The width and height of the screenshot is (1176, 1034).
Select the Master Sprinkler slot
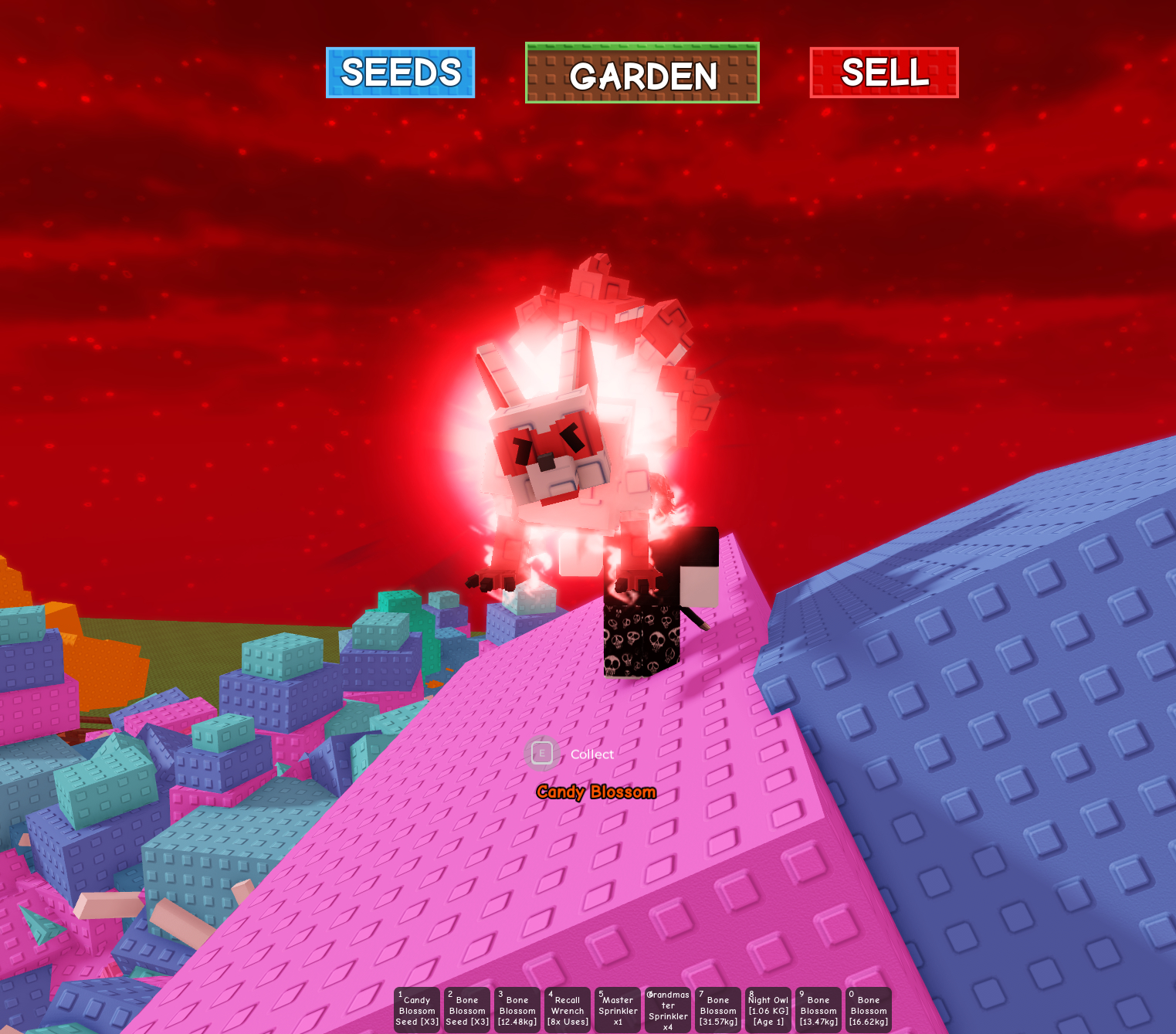[x=618, y=1010]
